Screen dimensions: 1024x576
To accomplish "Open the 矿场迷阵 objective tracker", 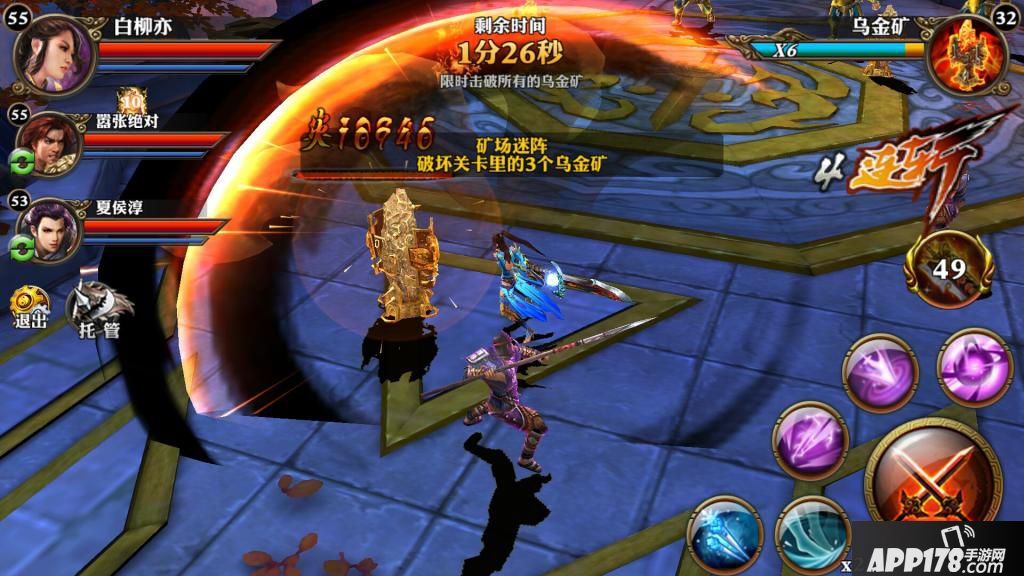I will (x=511, y=156).
